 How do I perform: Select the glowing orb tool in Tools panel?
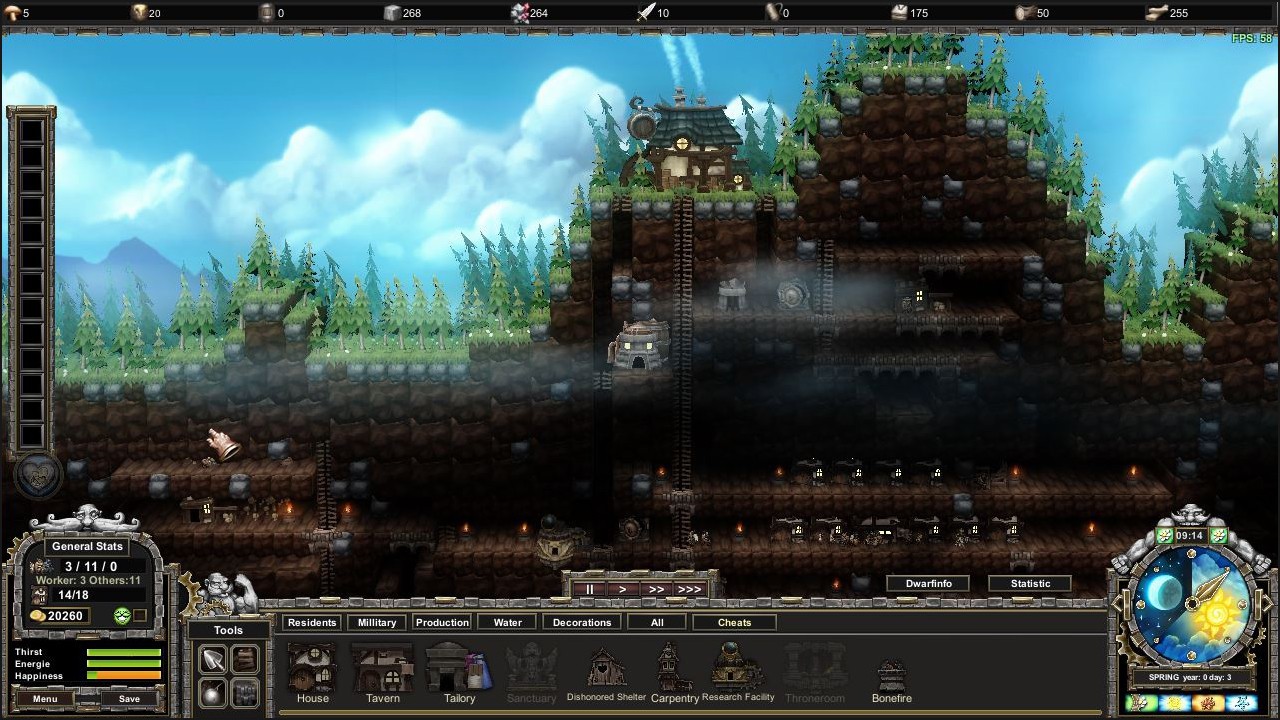[x=212, y=692]
